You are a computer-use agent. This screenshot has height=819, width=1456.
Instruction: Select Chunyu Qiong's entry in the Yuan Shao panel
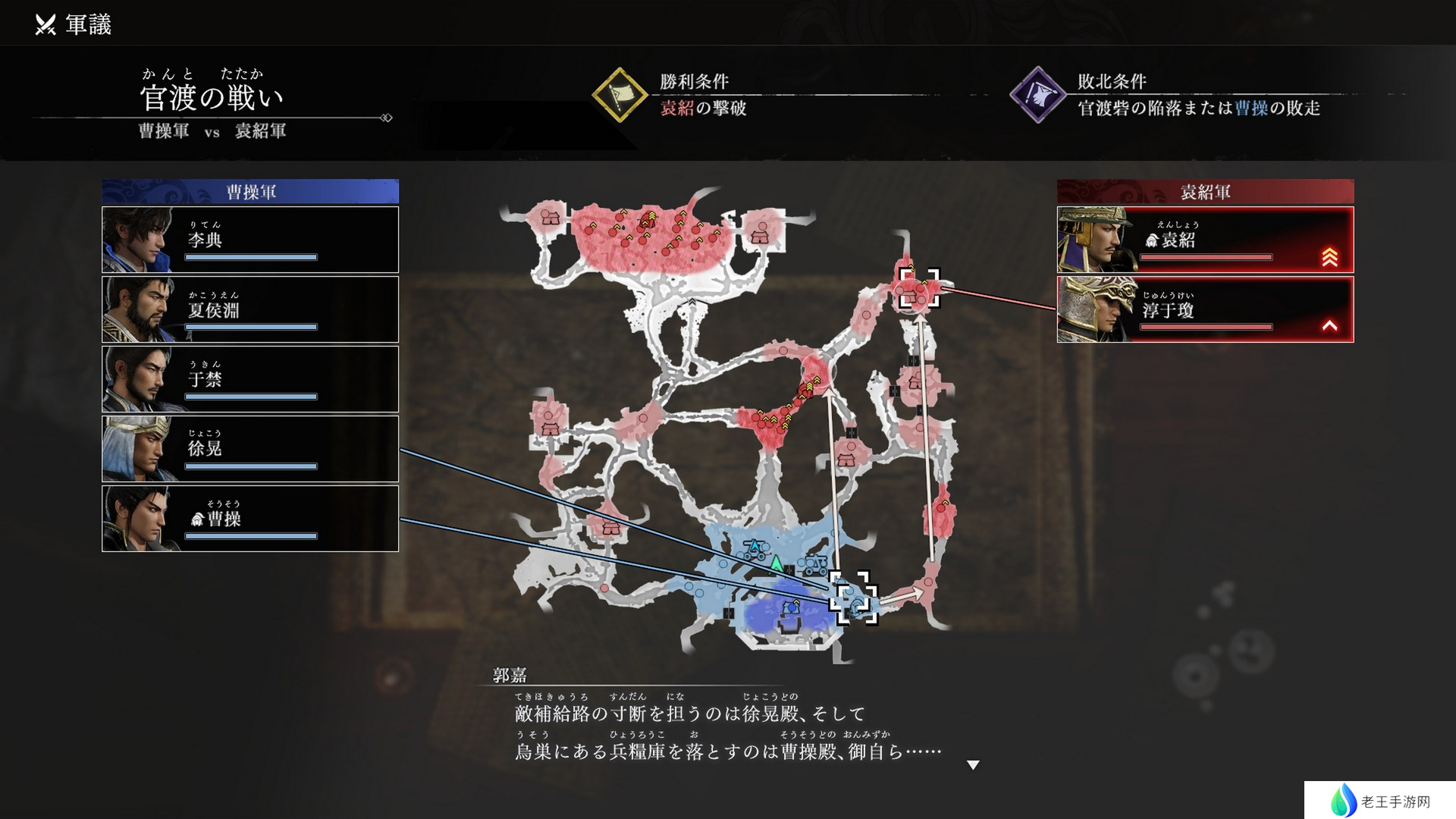coord(1204,309)
